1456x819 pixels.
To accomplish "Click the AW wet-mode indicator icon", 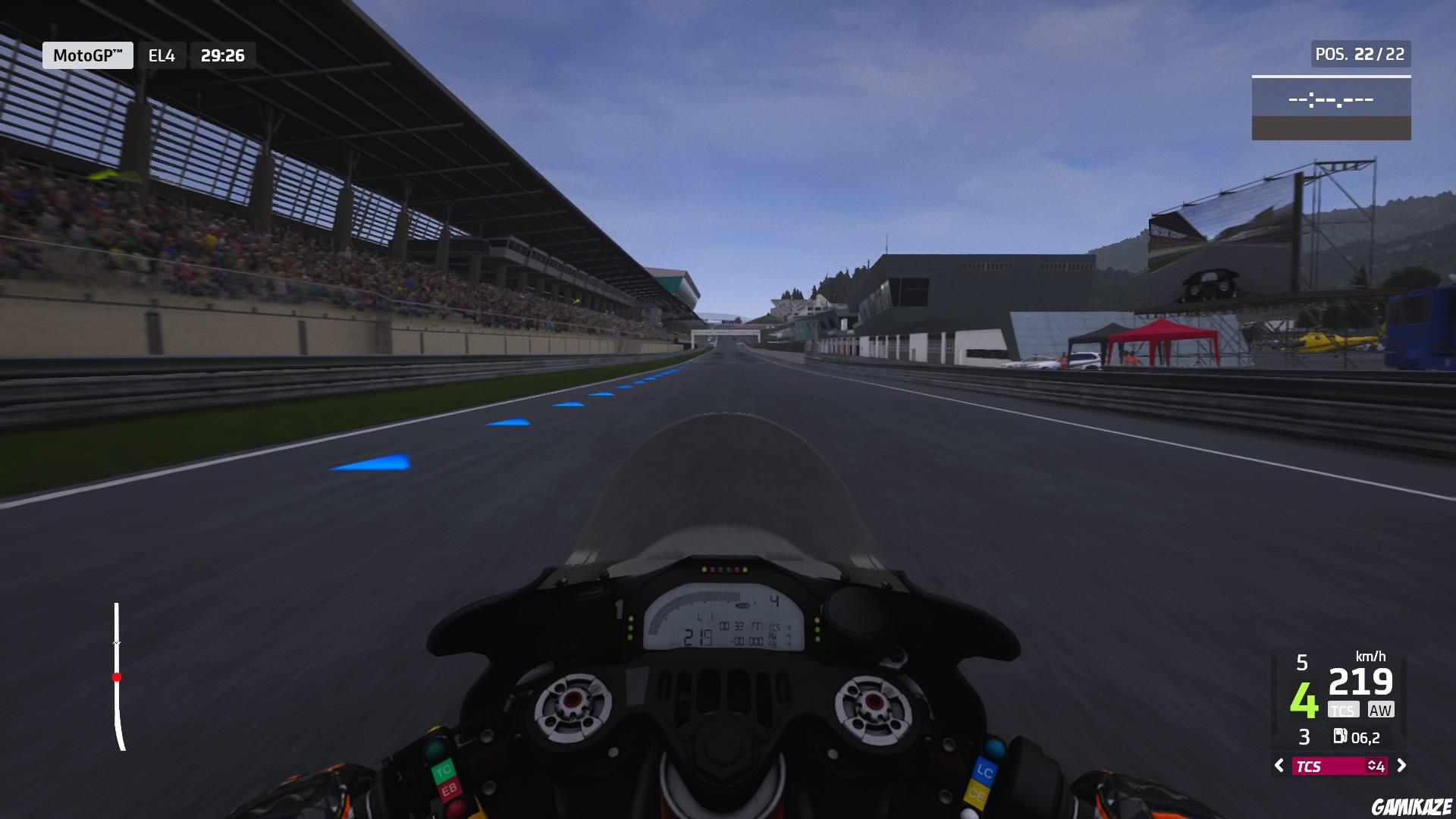I will (x=1381, y=709).
